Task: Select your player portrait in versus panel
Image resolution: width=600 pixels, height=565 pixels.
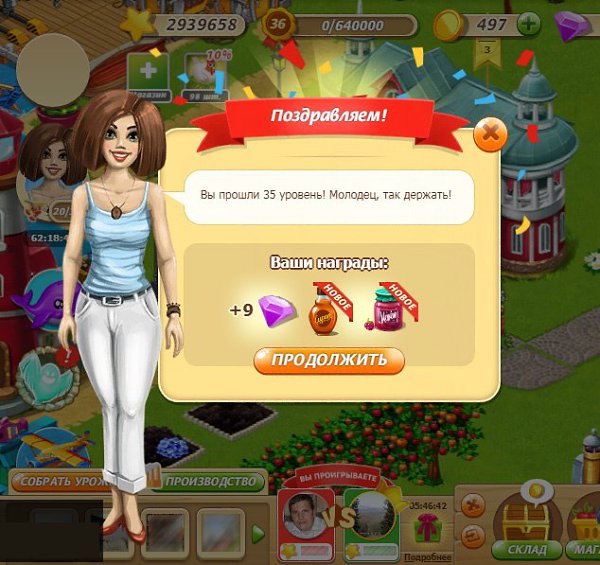Action: [x=305, y=517]
